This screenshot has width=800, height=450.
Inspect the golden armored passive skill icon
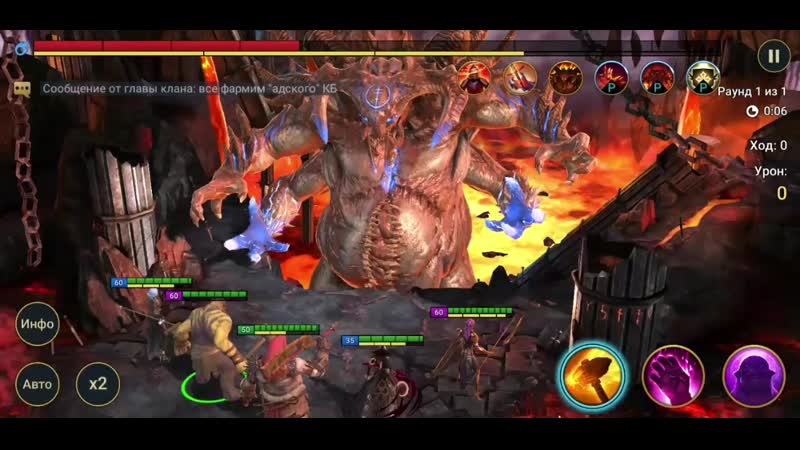702,77
